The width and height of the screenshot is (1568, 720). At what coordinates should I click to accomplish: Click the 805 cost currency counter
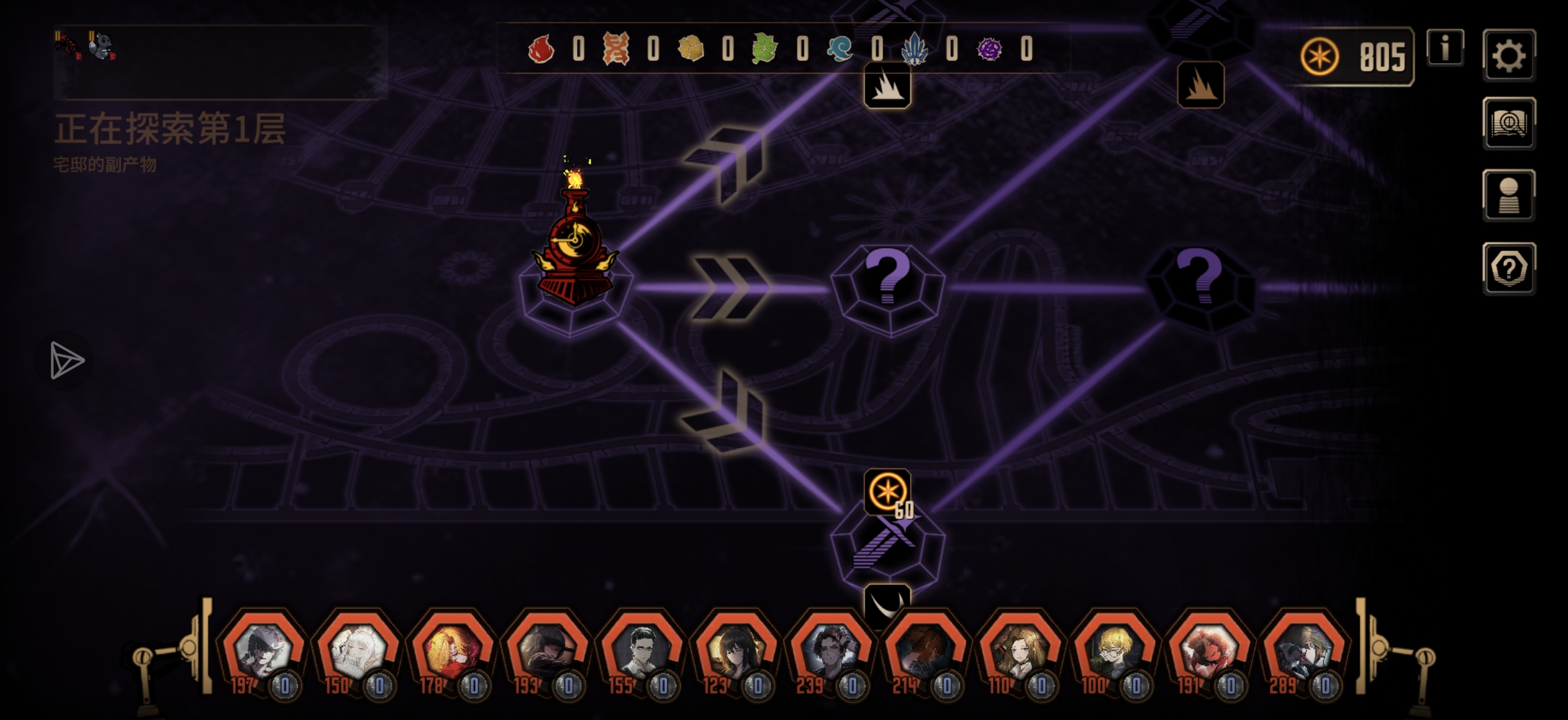click(x=1355, y=57)
